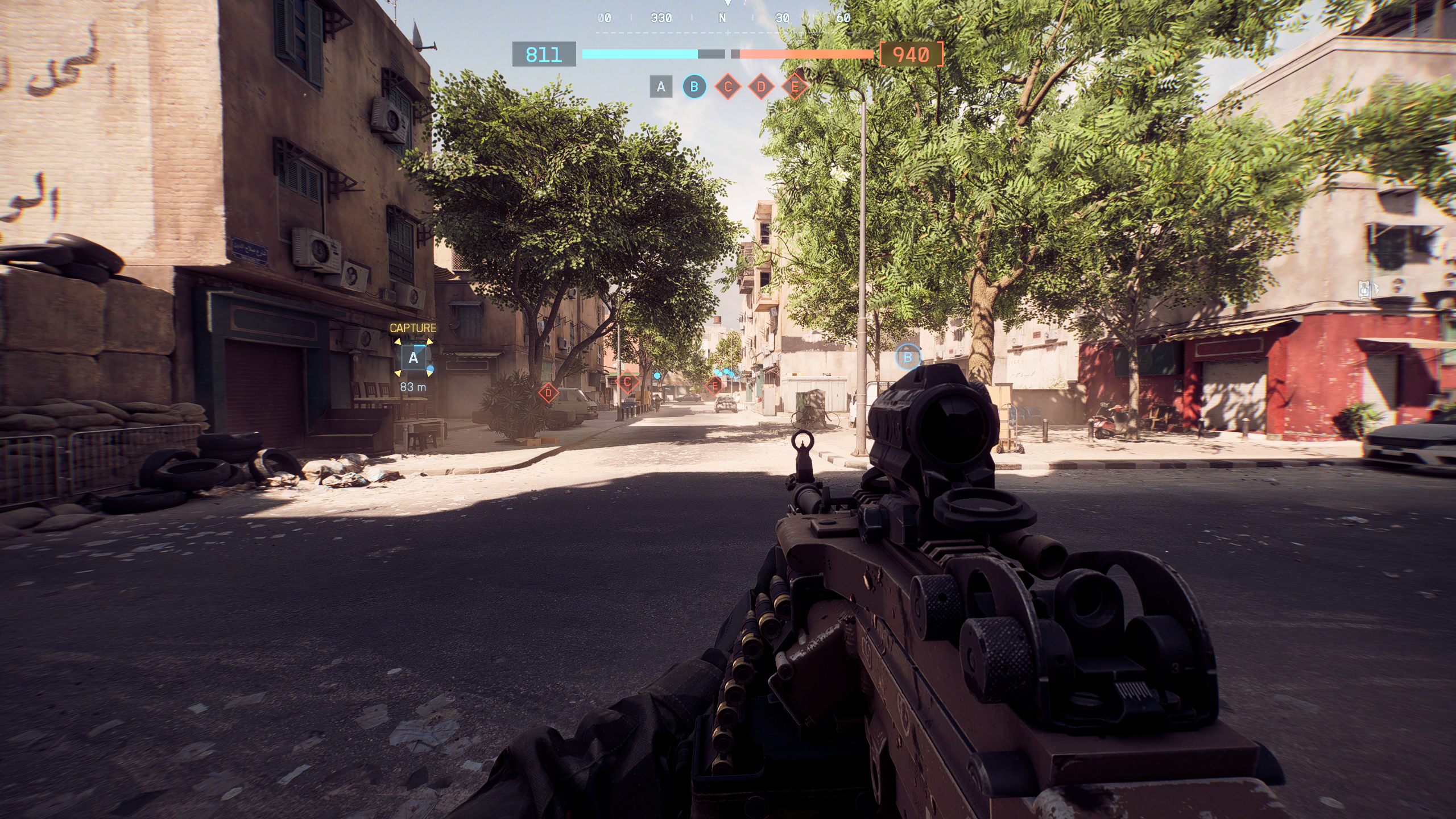The image size is (1456, 819).
Task: Select the CAPTURE A objective marker showing 83 m
Action: pyautogui.click(x=413, y=358)
